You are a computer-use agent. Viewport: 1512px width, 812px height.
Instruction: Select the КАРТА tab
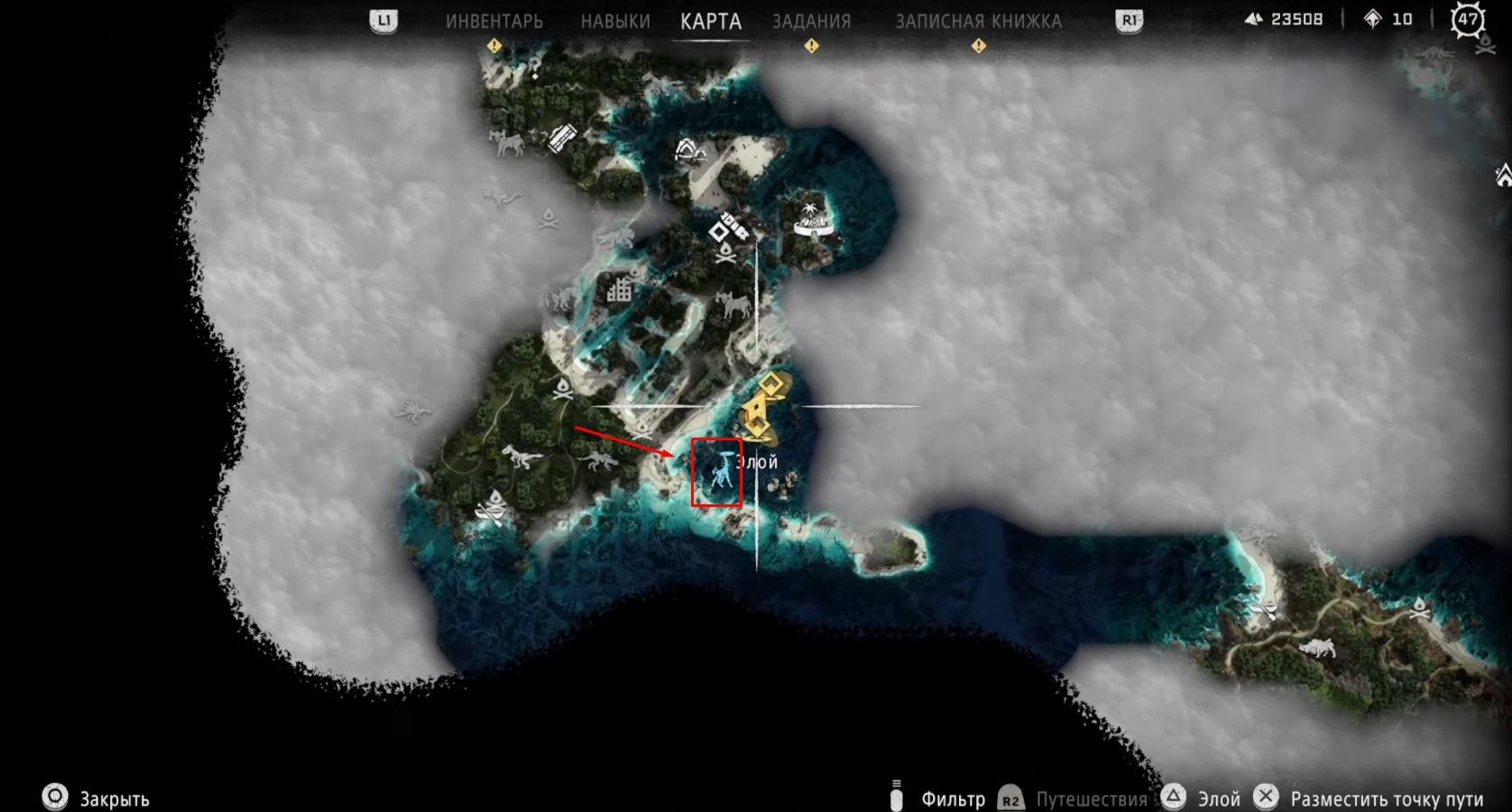click(711, 21)
